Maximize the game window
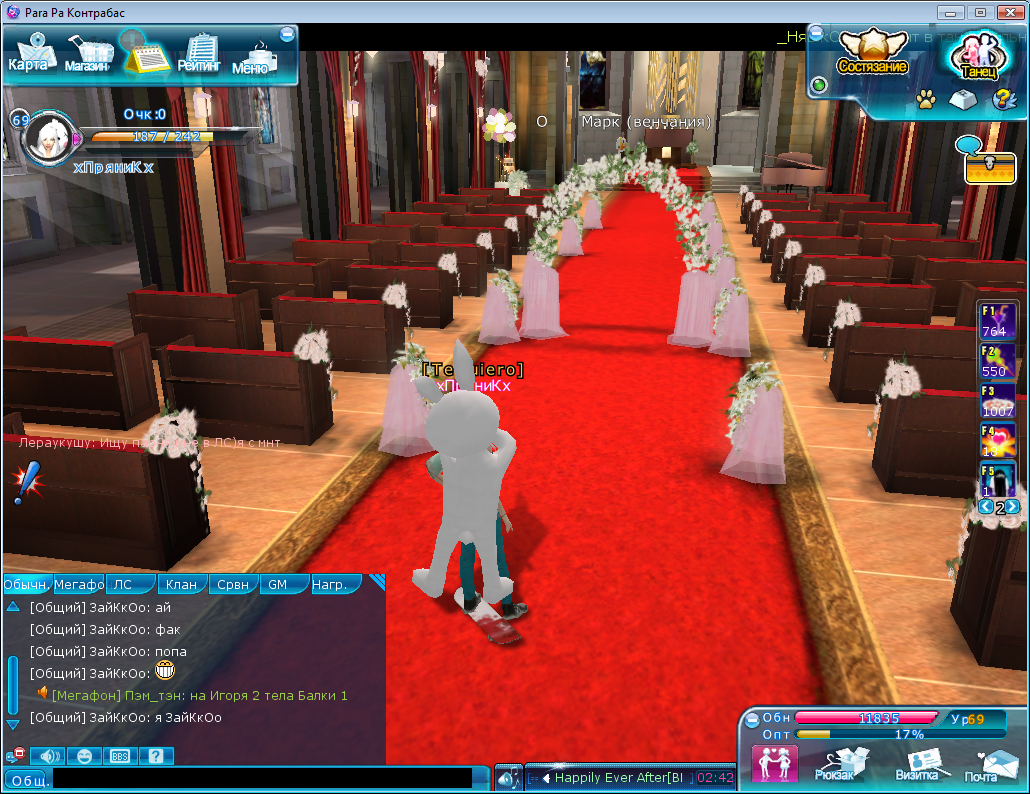Viewport: 1030px width, 794px height. coord(980,12)
